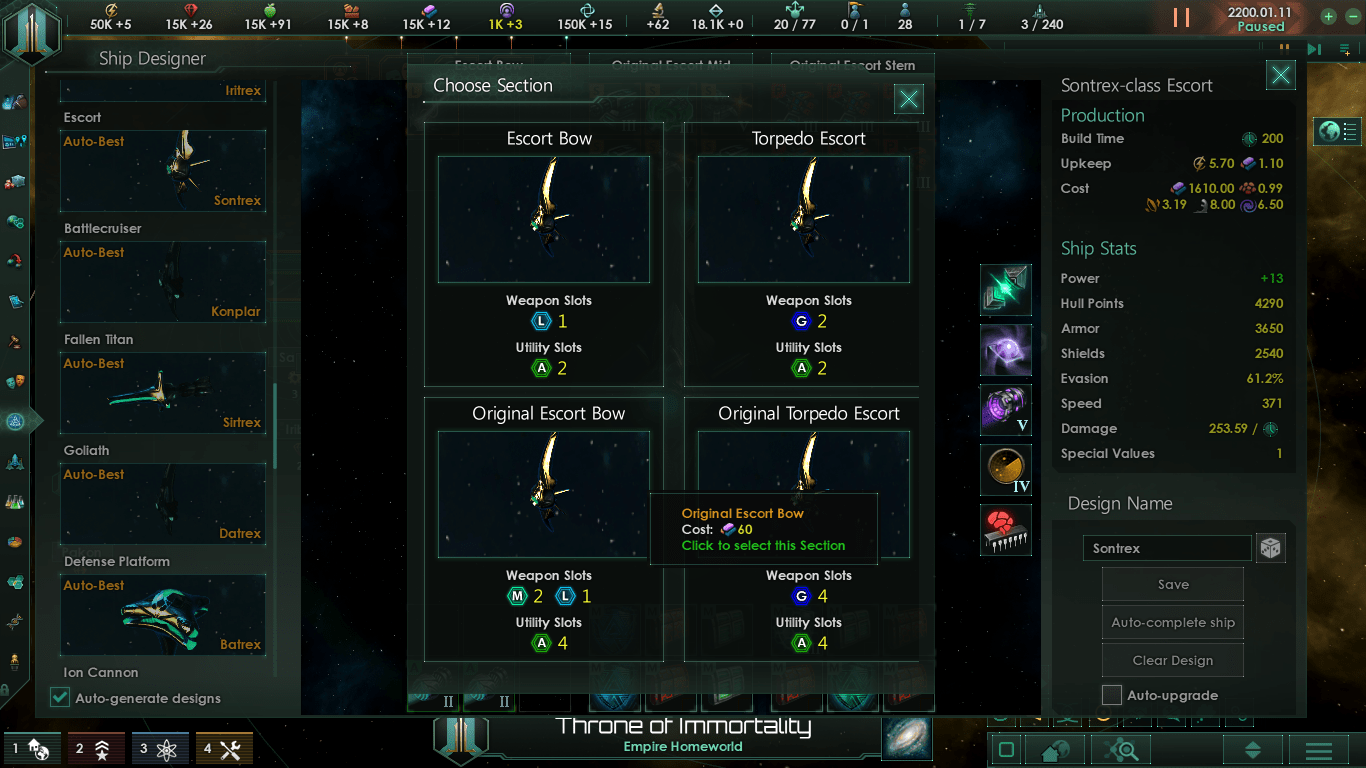1366x768 pixels.
Task: Close the Ship Designer window
Action: tap(1280, 75)
